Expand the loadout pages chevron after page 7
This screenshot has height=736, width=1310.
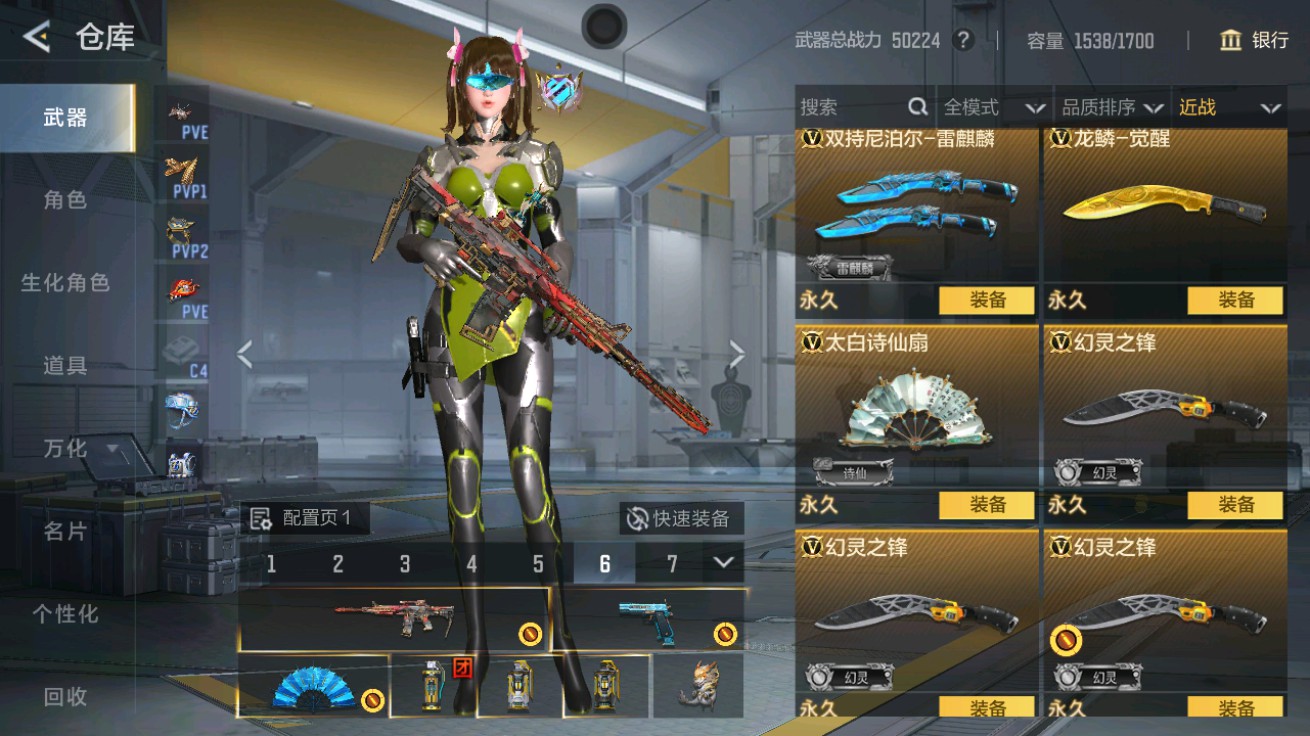coord(723,564)
